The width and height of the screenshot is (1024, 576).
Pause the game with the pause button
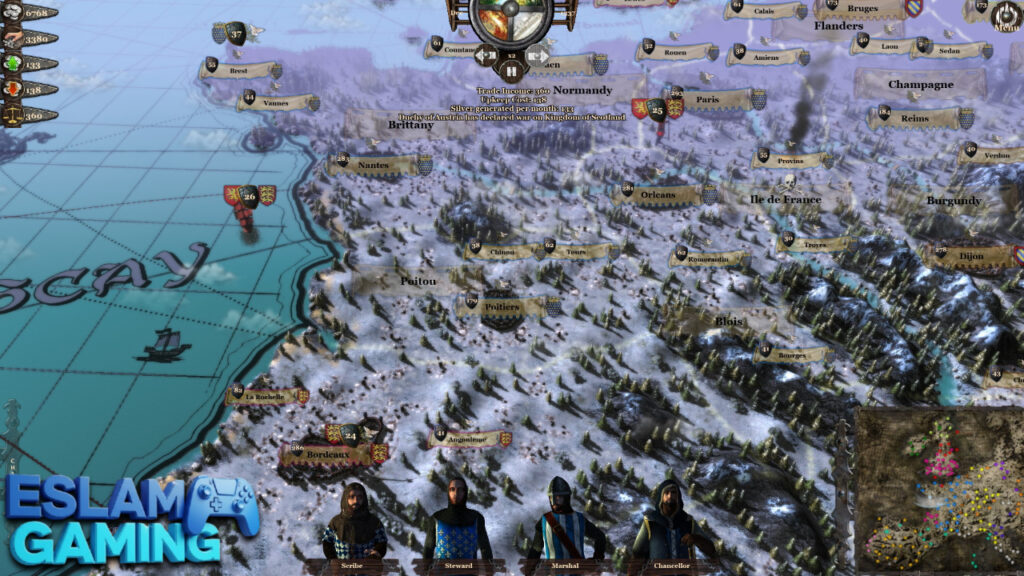click(x=511, y=71)
